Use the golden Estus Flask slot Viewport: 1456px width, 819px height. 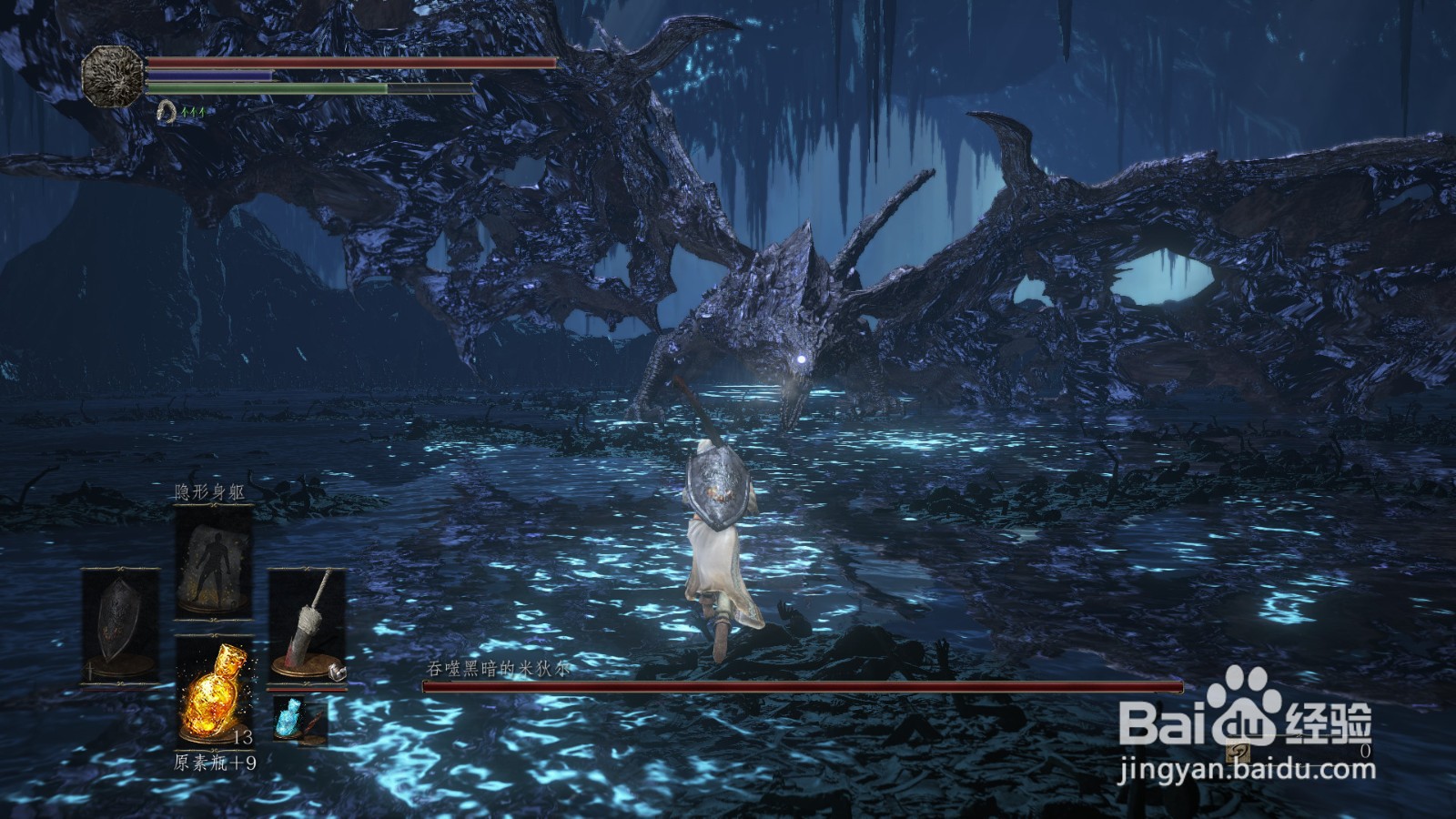[214, 690]
